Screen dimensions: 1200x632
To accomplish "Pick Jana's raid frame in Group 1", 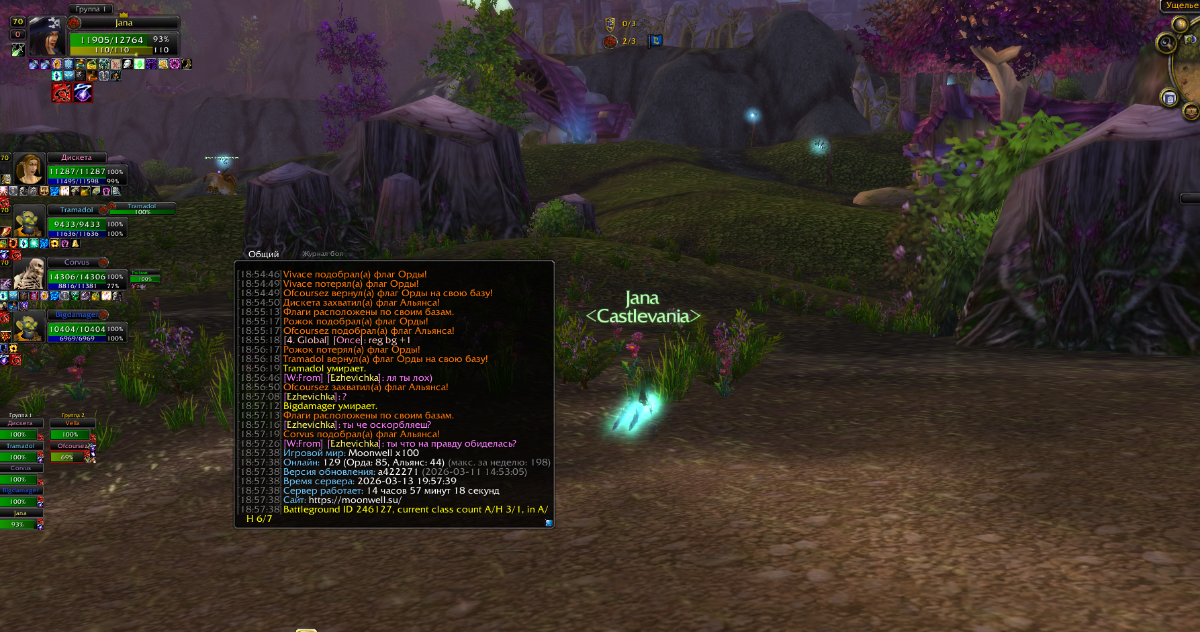I will [21, 512].
